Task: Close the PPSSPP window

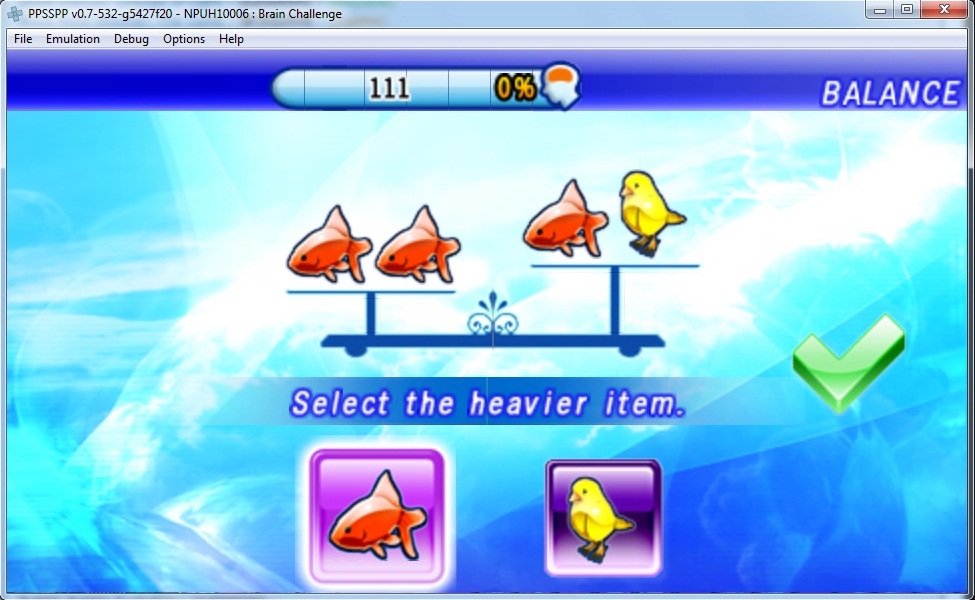Action: tap(943, 10)
